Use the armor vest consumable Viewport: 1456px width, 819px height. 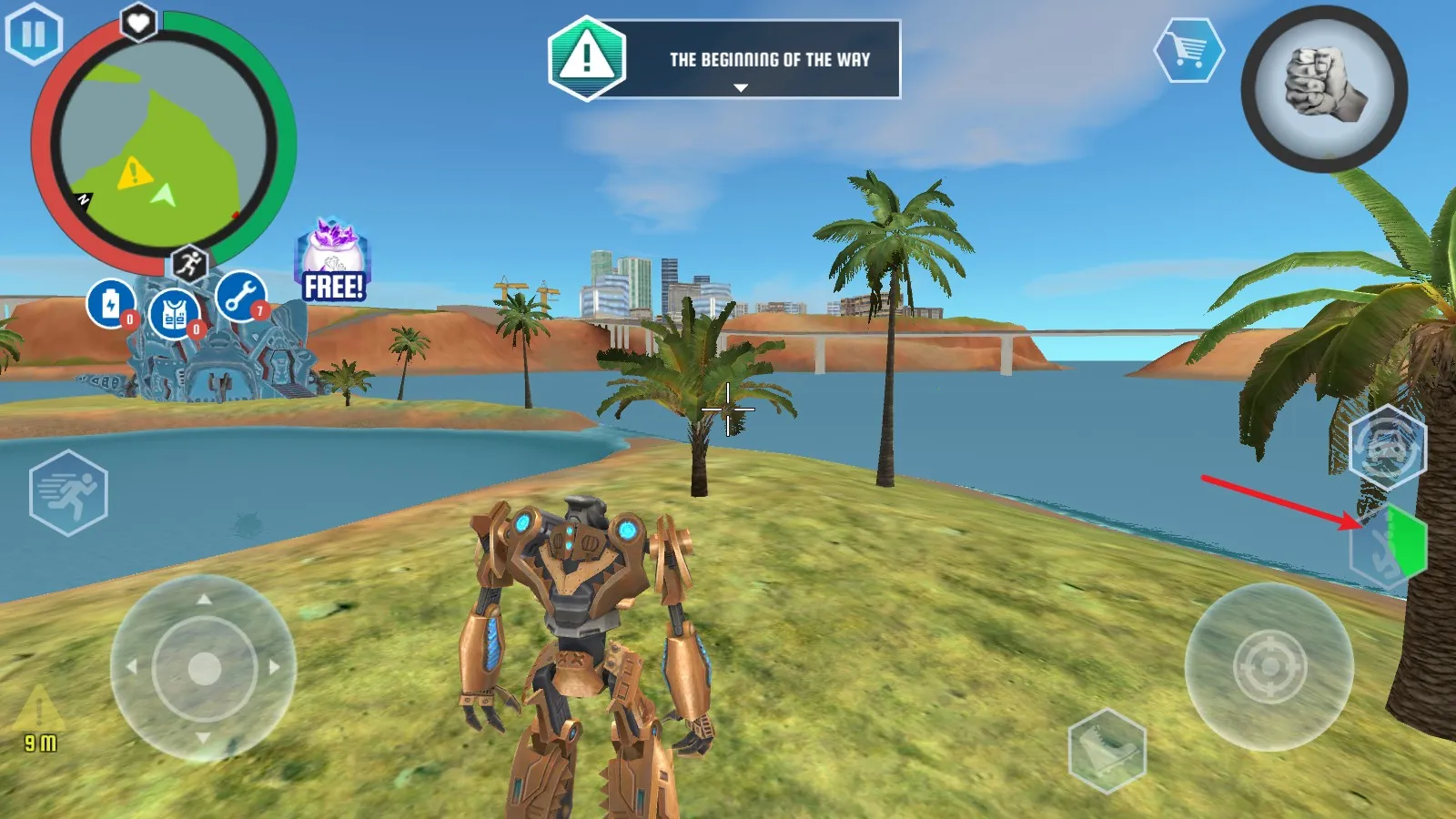[x=174, y=315]
